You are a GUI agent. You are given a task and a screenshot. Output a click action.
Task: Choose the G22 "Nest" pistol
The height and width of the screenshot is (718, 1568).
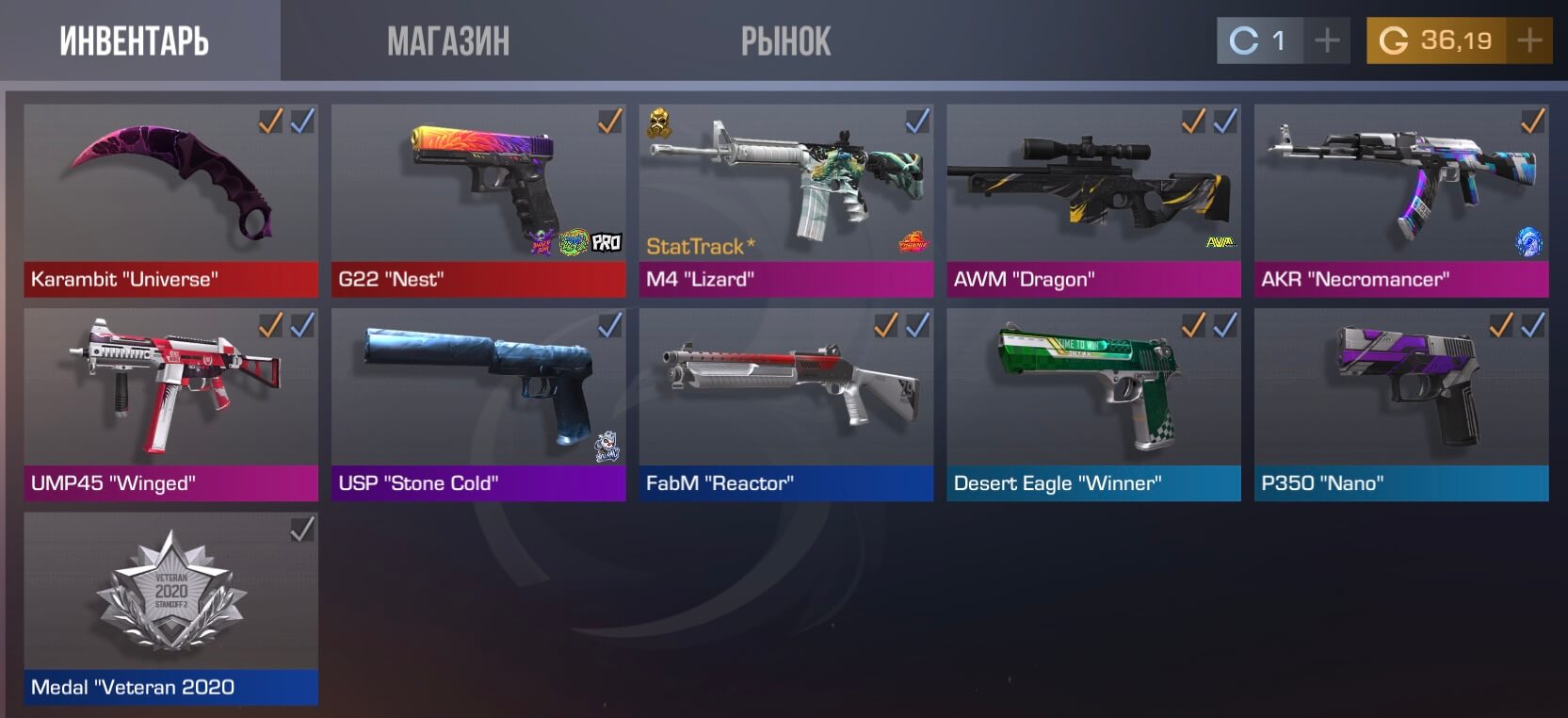point(478,200)
